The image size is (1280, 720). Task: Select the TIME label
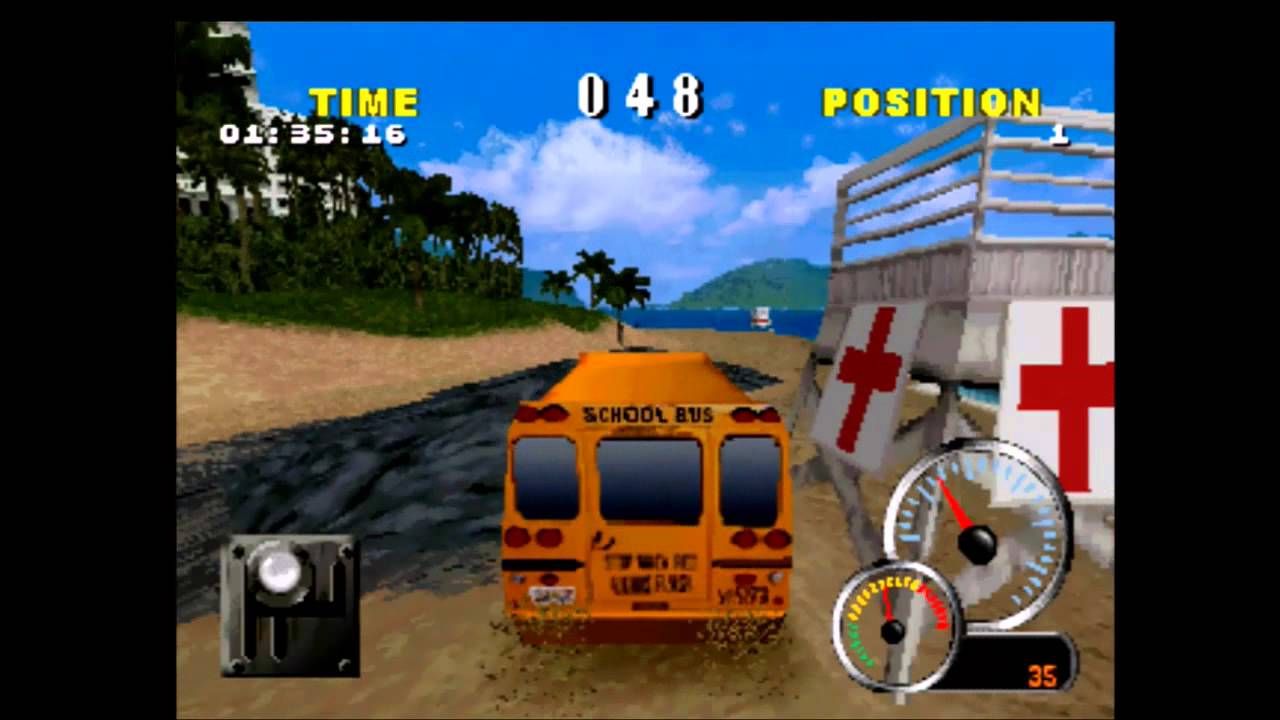(366, 99)
